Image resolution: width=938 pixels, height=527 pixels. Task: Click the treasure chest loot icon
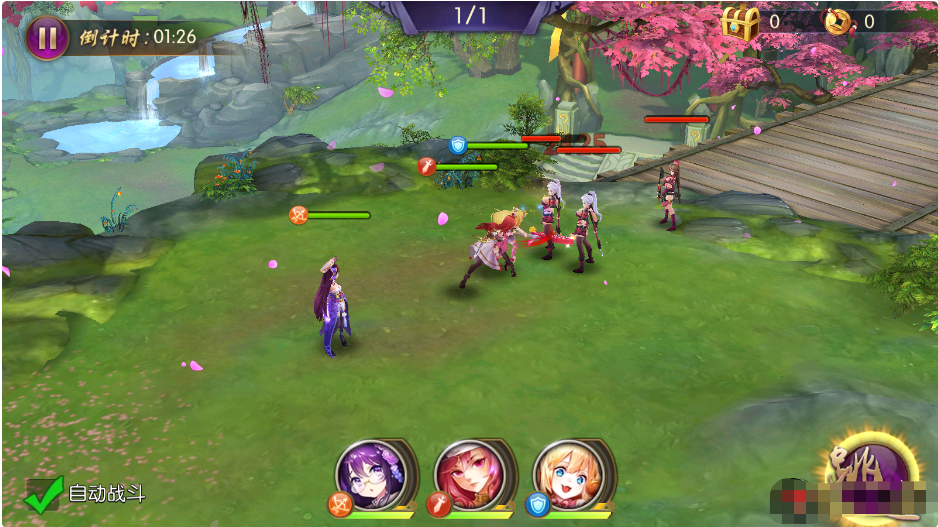pos(741,22)
